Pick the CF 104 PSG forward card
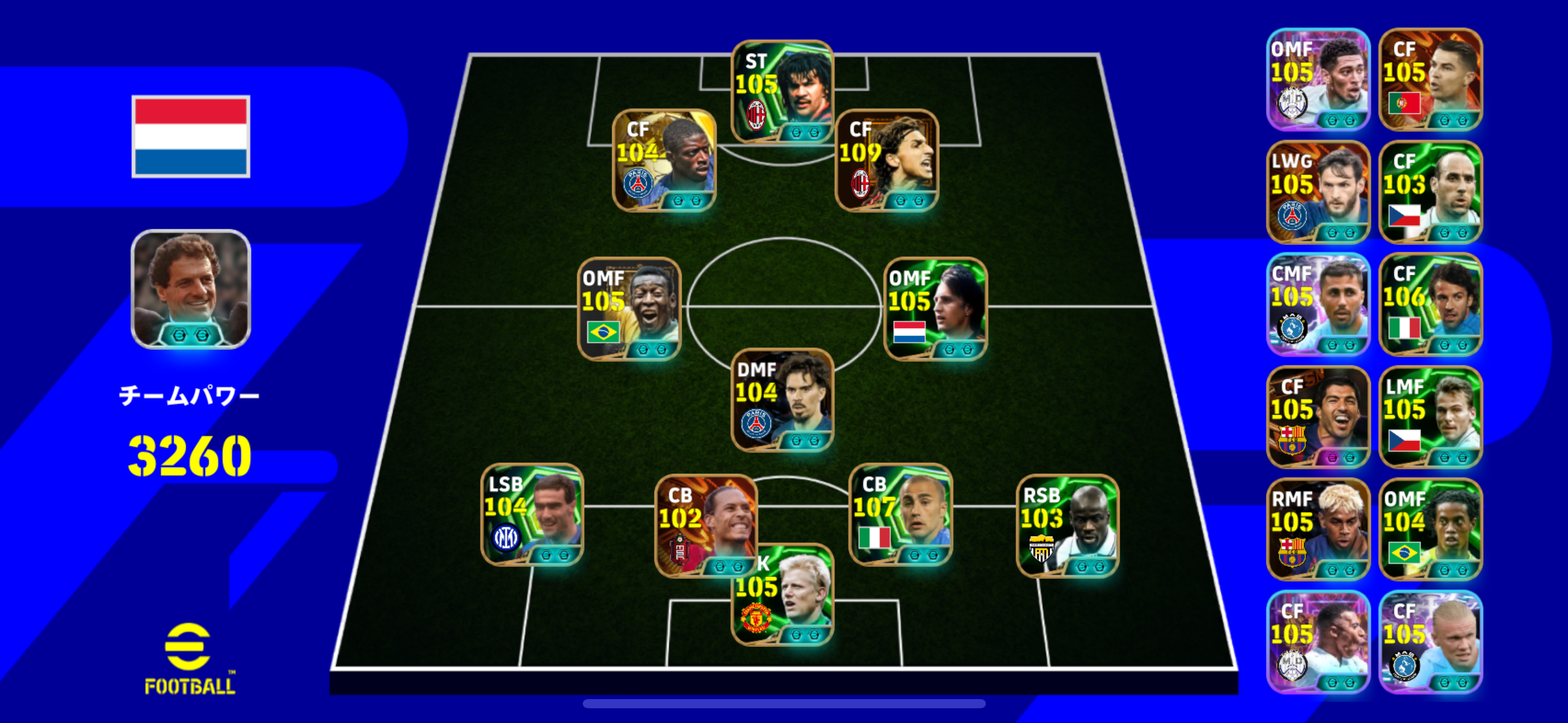1568x723 pixels. pos(664,161)
